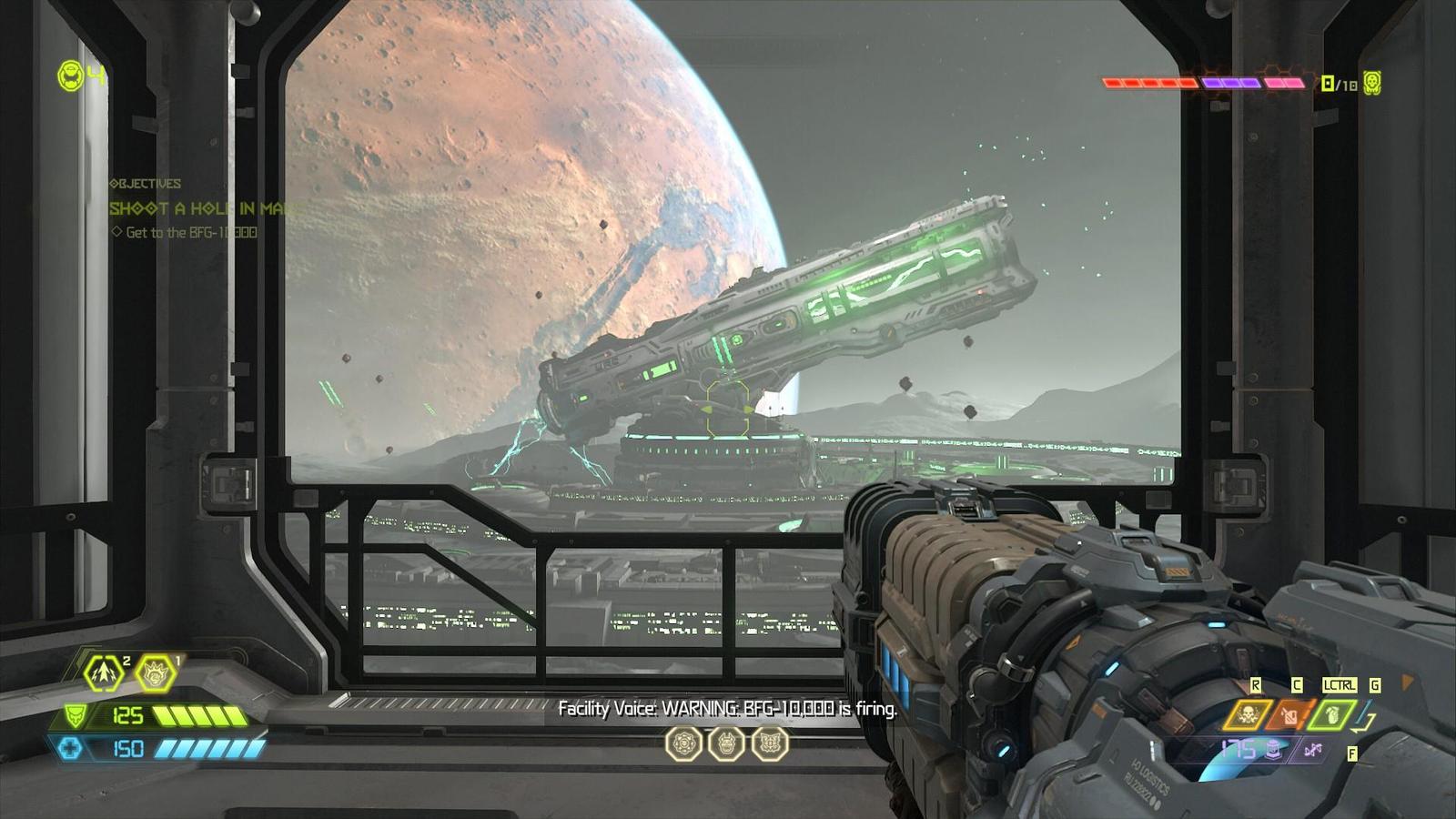Choose the right winged rune icon

tap(770, 743)
